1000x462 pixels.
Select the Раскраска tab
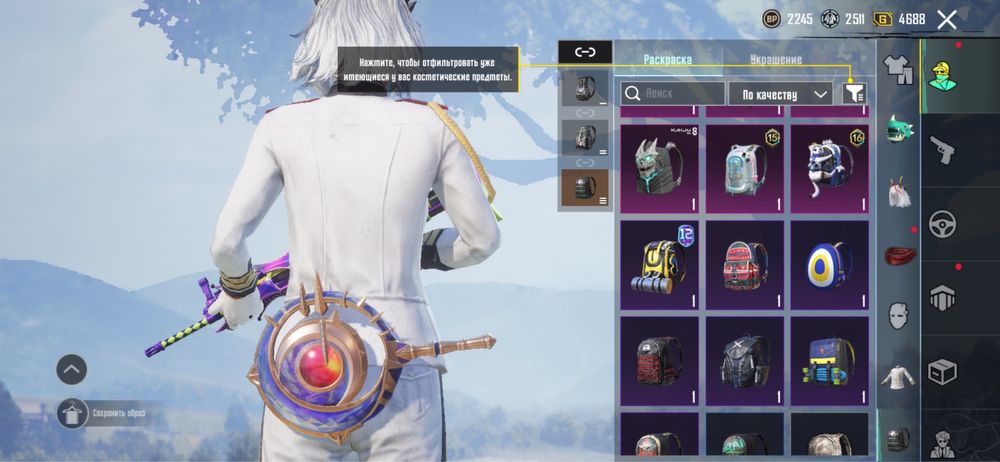pos(668,60)
